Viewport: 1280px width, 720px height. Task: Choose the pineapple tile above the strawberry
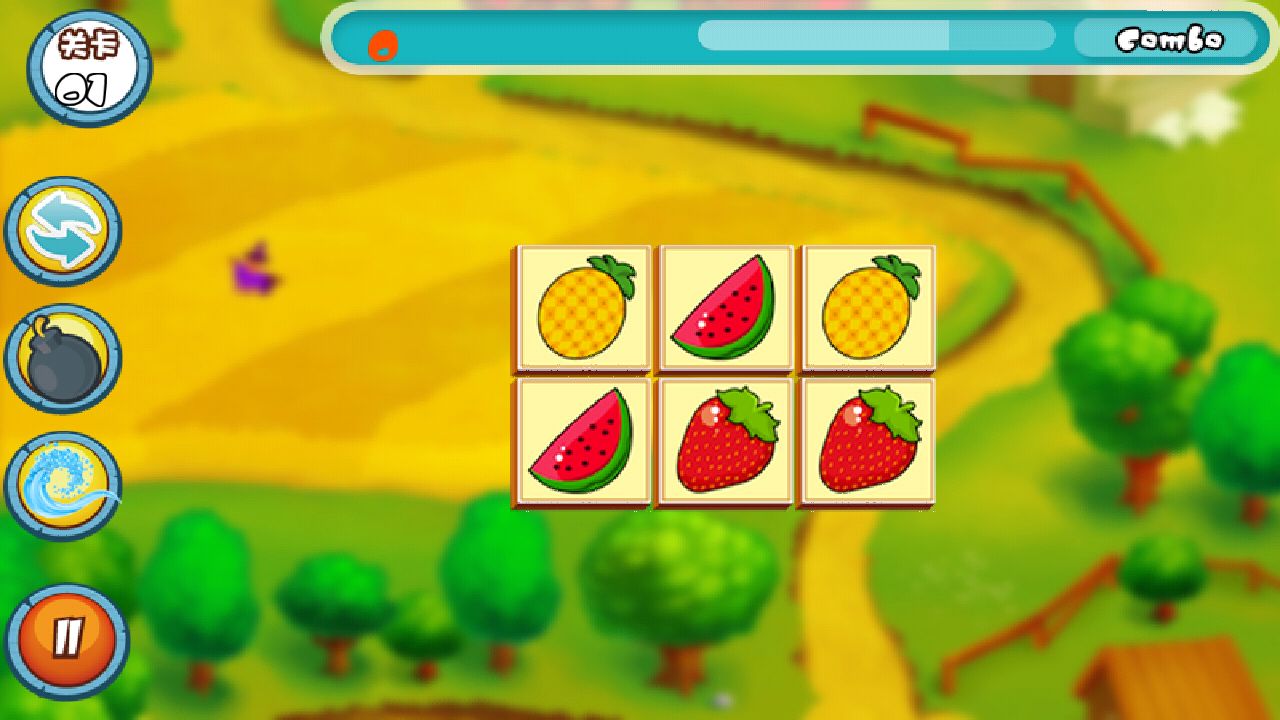(x=867, y=308)
